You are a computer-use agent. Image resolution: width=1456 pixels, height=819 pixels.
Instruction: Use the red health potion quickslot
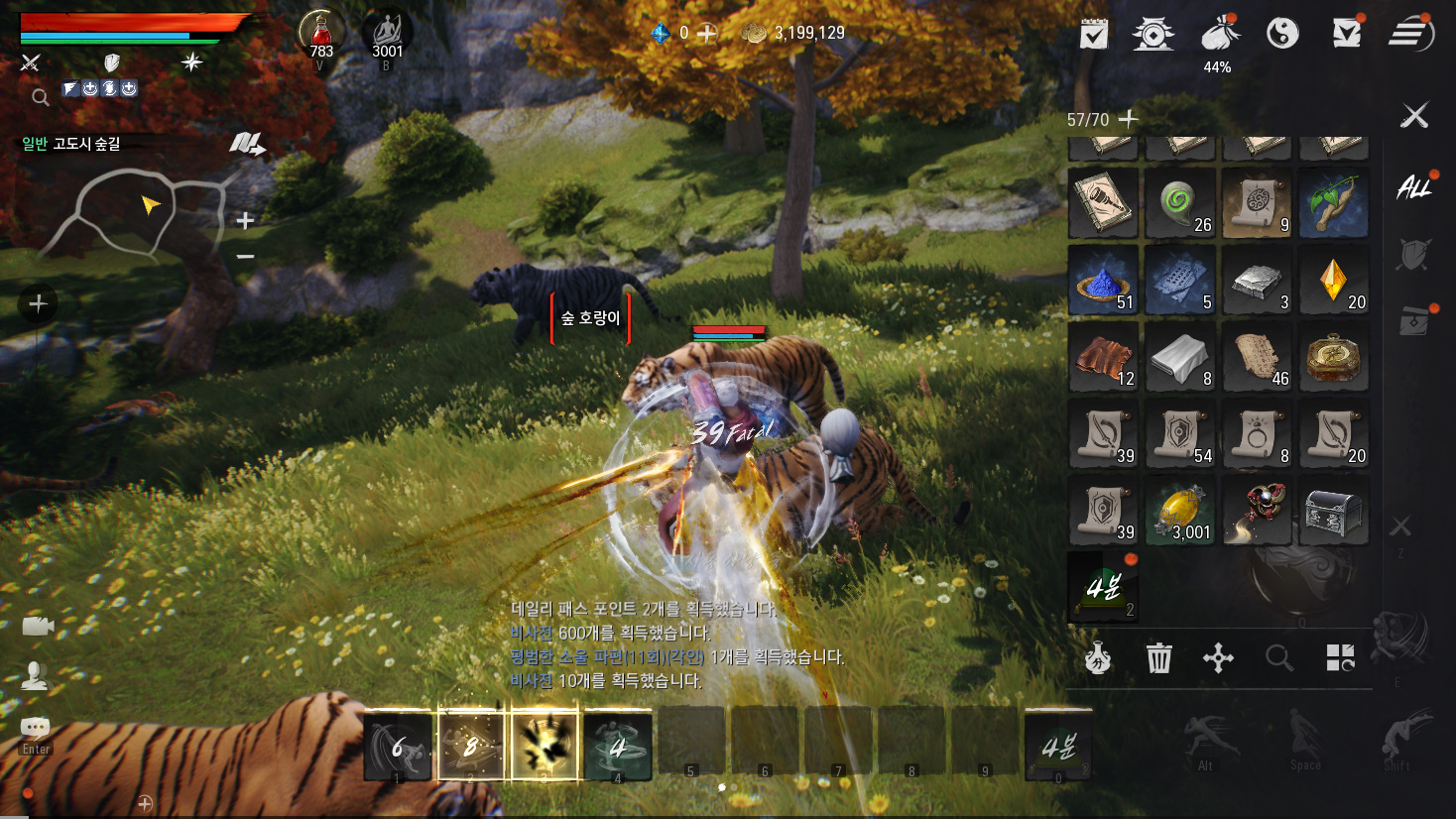point(321,37)
